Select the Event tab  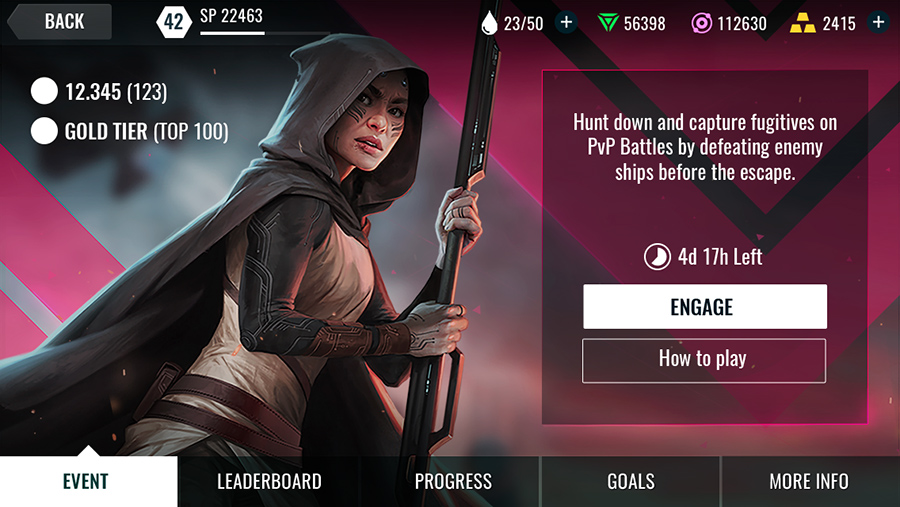86,481
